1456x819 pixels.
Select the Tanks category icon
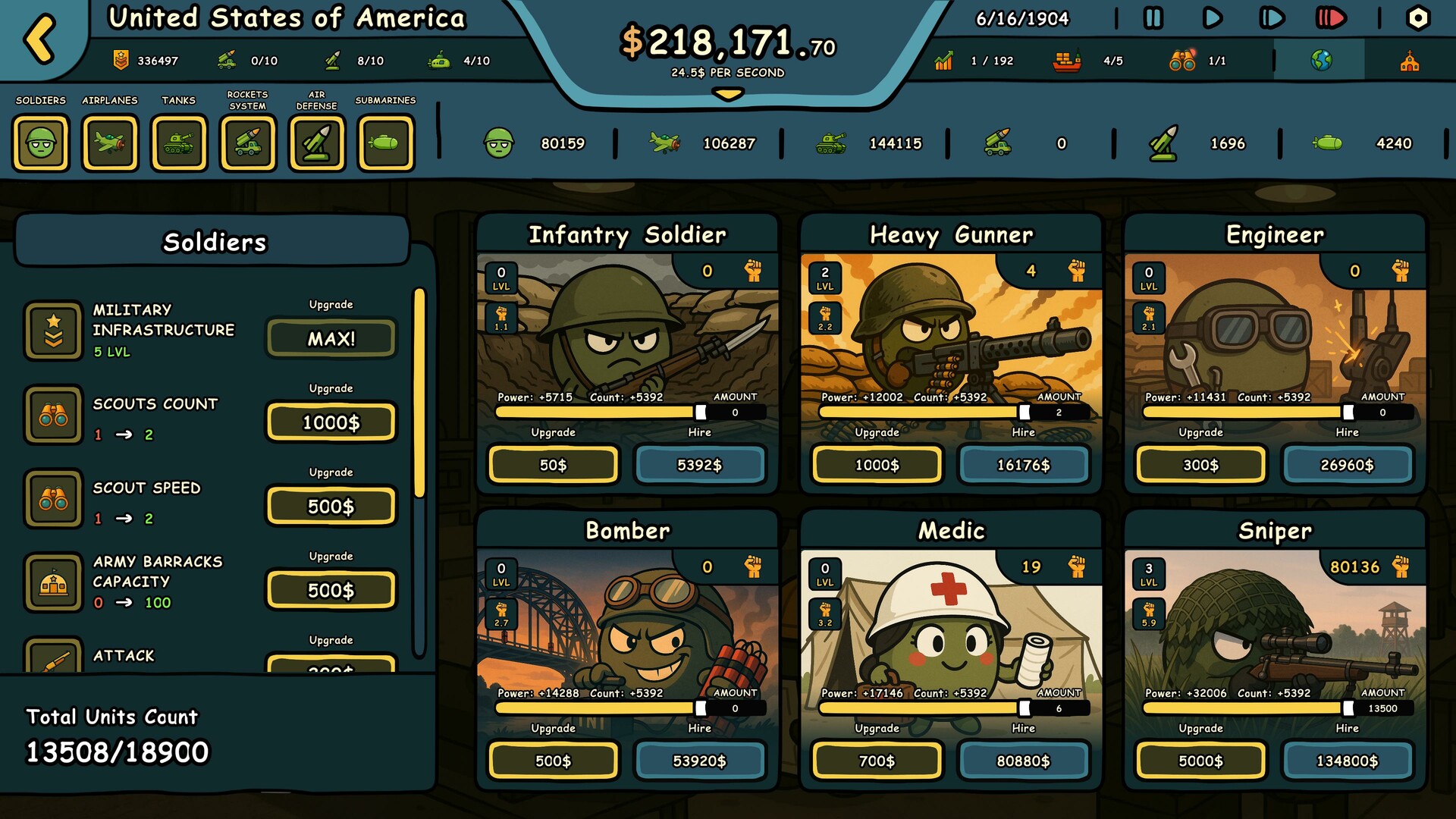[180, 143]
